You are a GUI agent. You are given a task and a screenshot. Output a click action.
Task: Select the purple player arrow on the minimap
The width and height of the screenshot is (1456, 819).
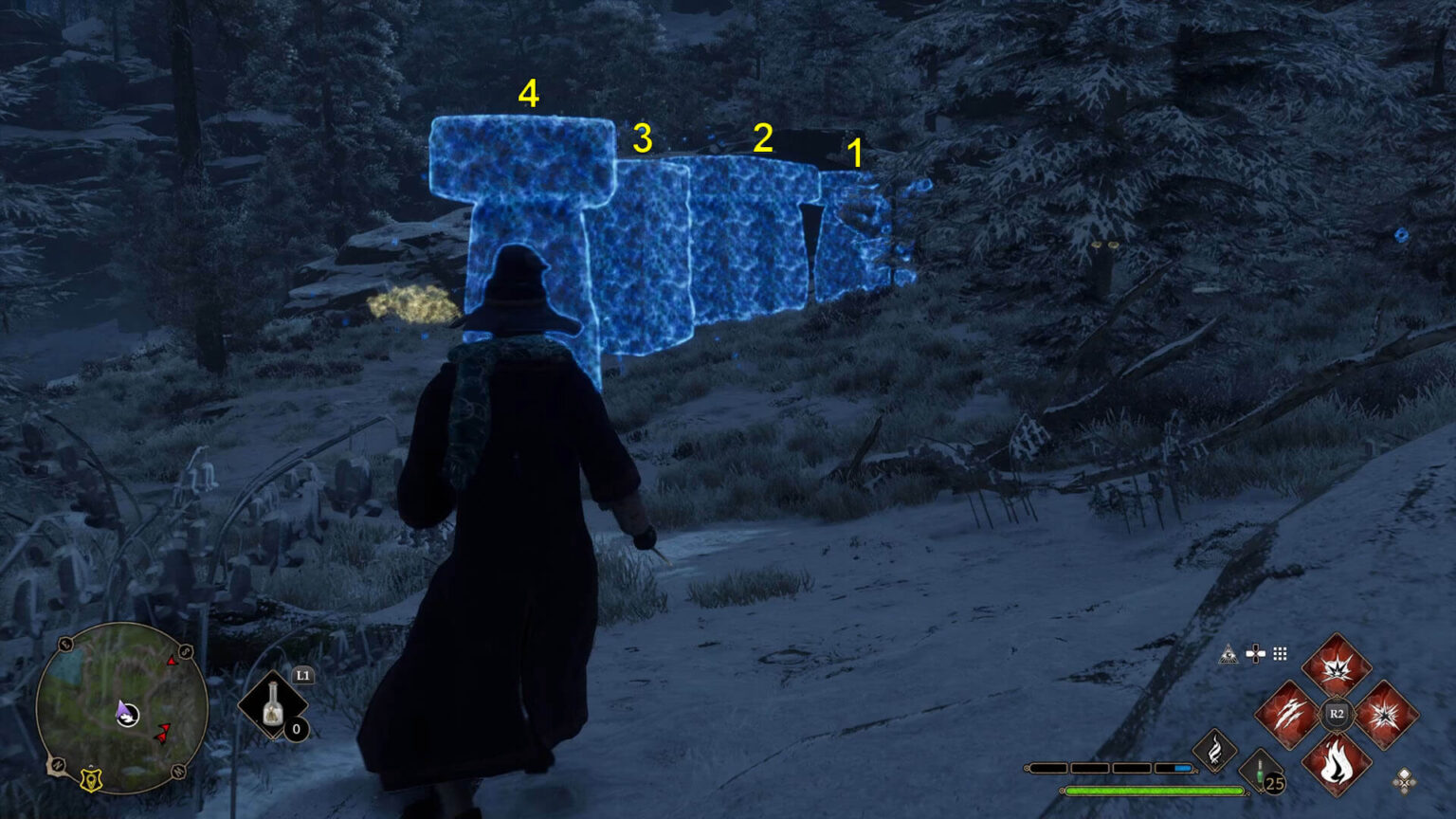pyautogui.click(x=123, y=709)
